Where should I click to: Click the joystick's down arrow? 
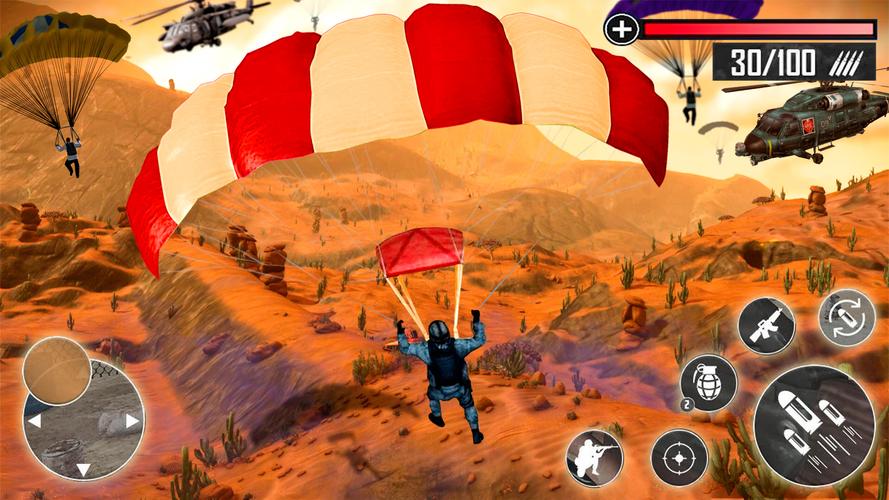(83, 467)
